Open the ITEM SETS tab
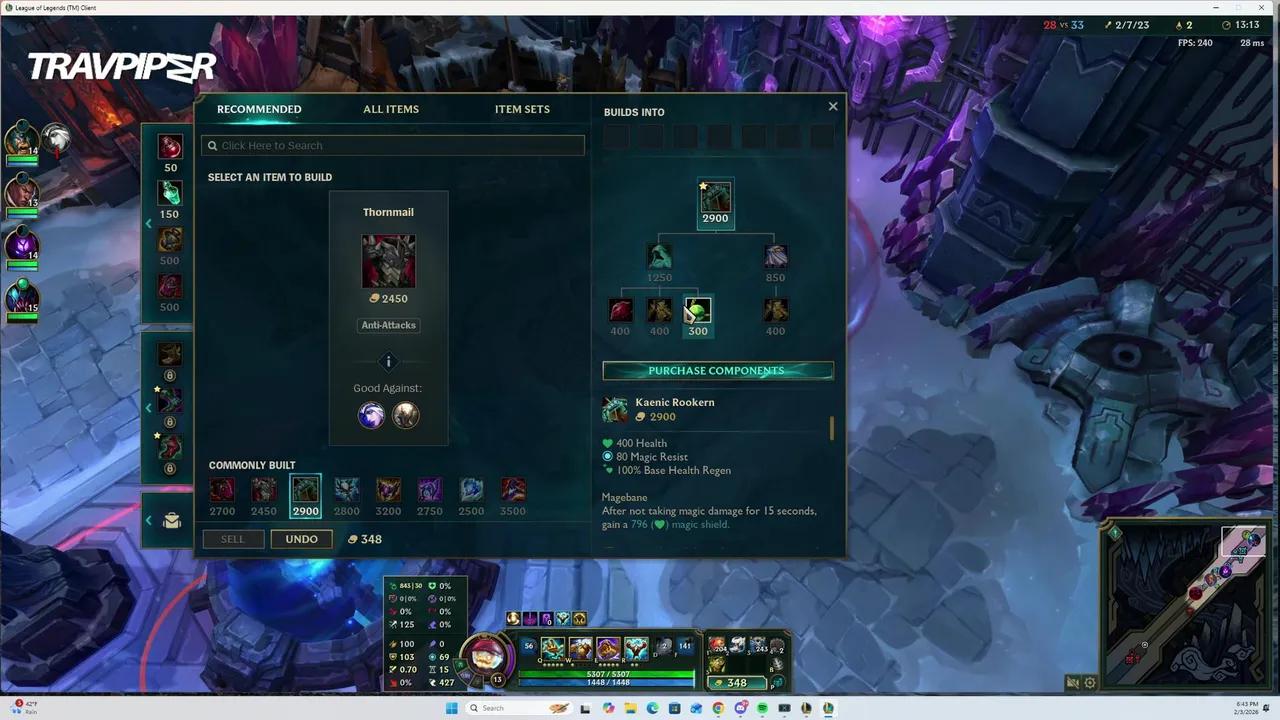 [522, 109]
